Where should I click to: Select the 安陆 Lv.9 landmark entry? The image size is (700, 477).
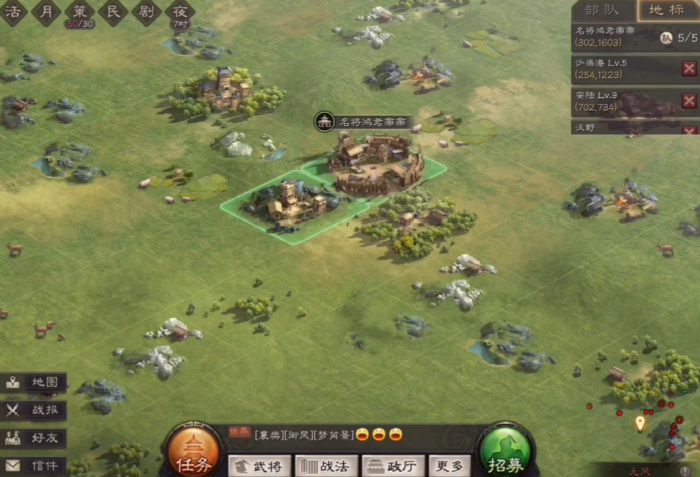tap(620, 101)
